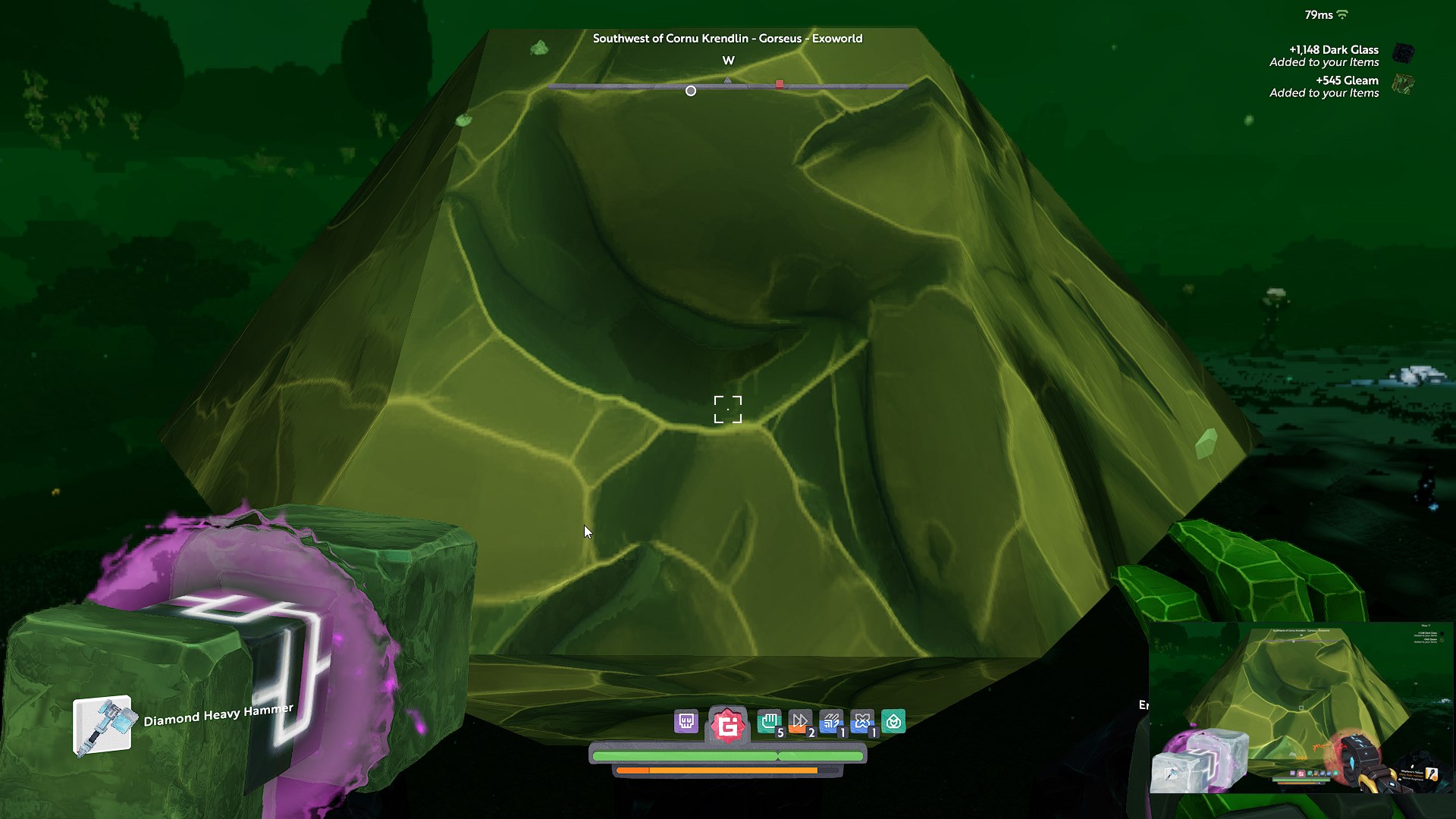
Task: Click the purple skull status icon
Action: tap(686, 721)
